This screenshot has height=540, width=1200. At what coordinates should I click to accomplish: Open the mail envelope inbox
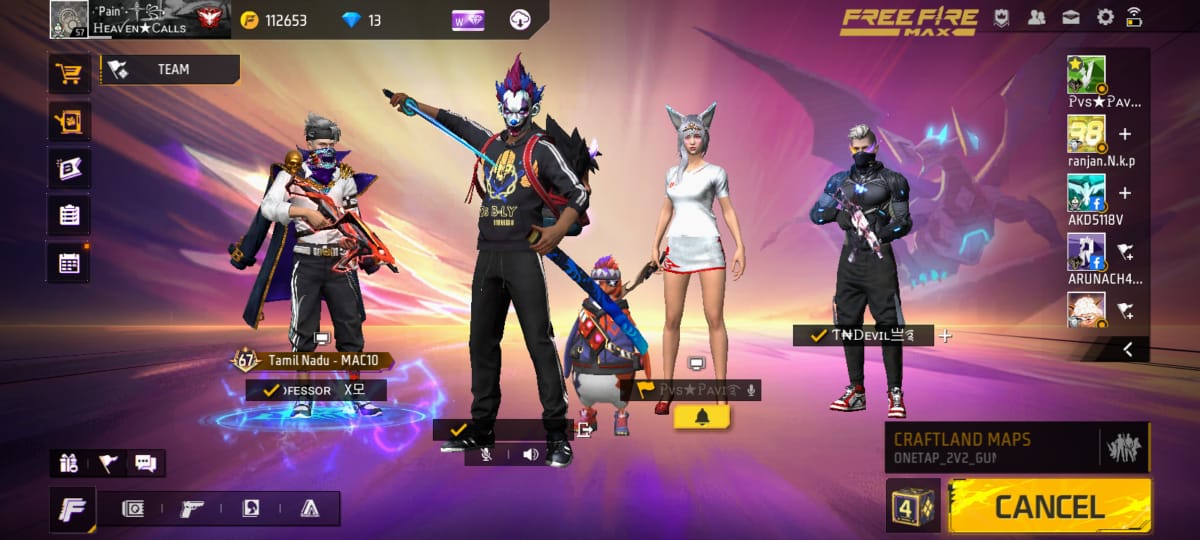point(1070,17)
